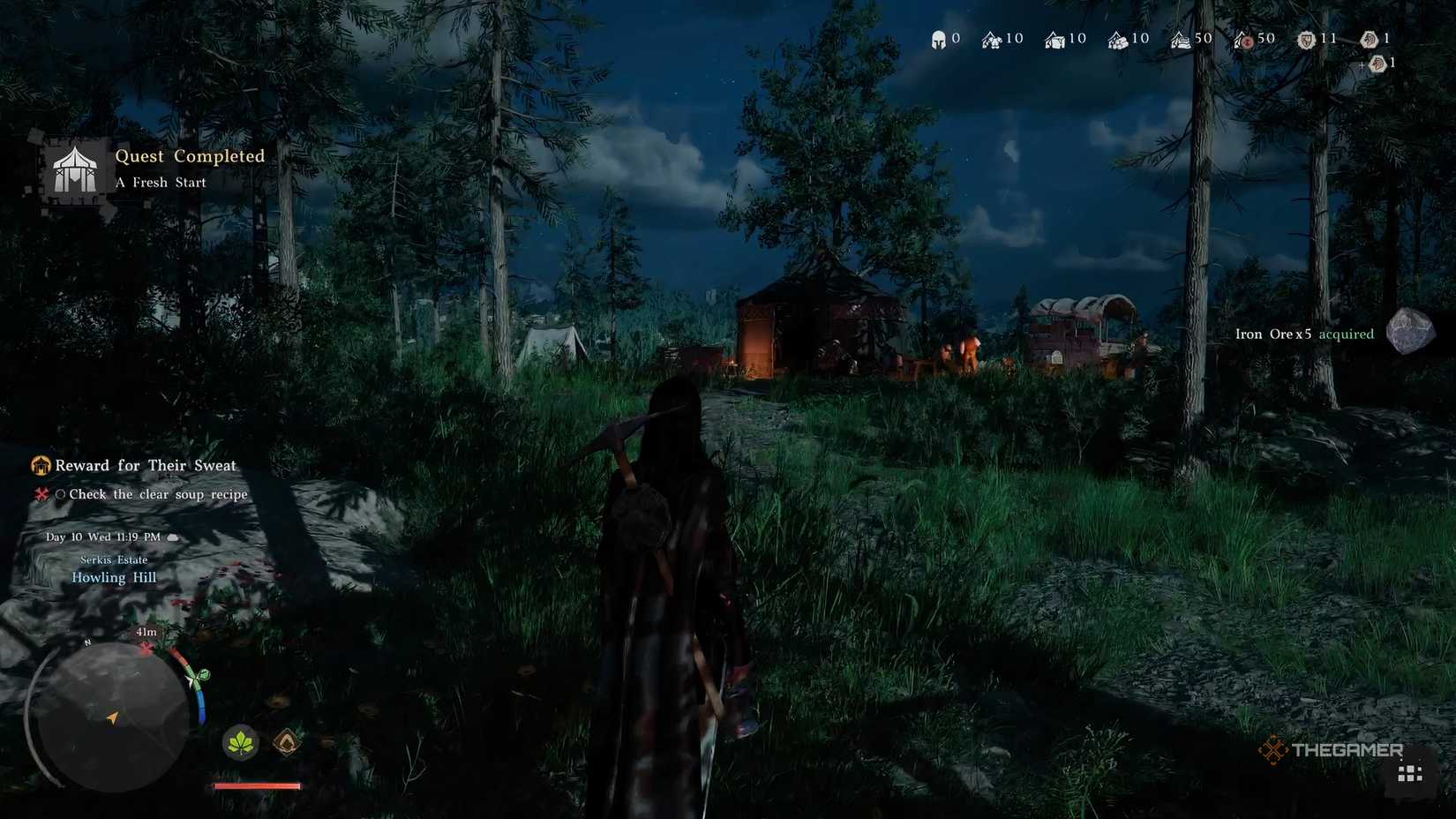
Task: Click the green leaf status icon
Action: click(240, 744)
